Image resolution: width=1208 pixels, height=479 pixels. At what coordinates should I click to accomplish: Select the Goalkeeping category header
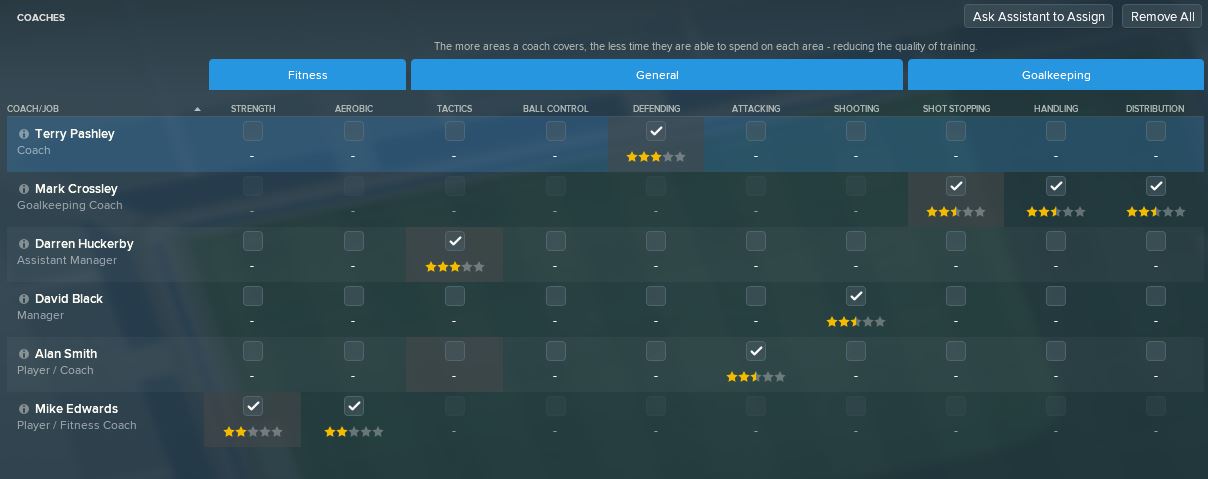(1055, 75)
